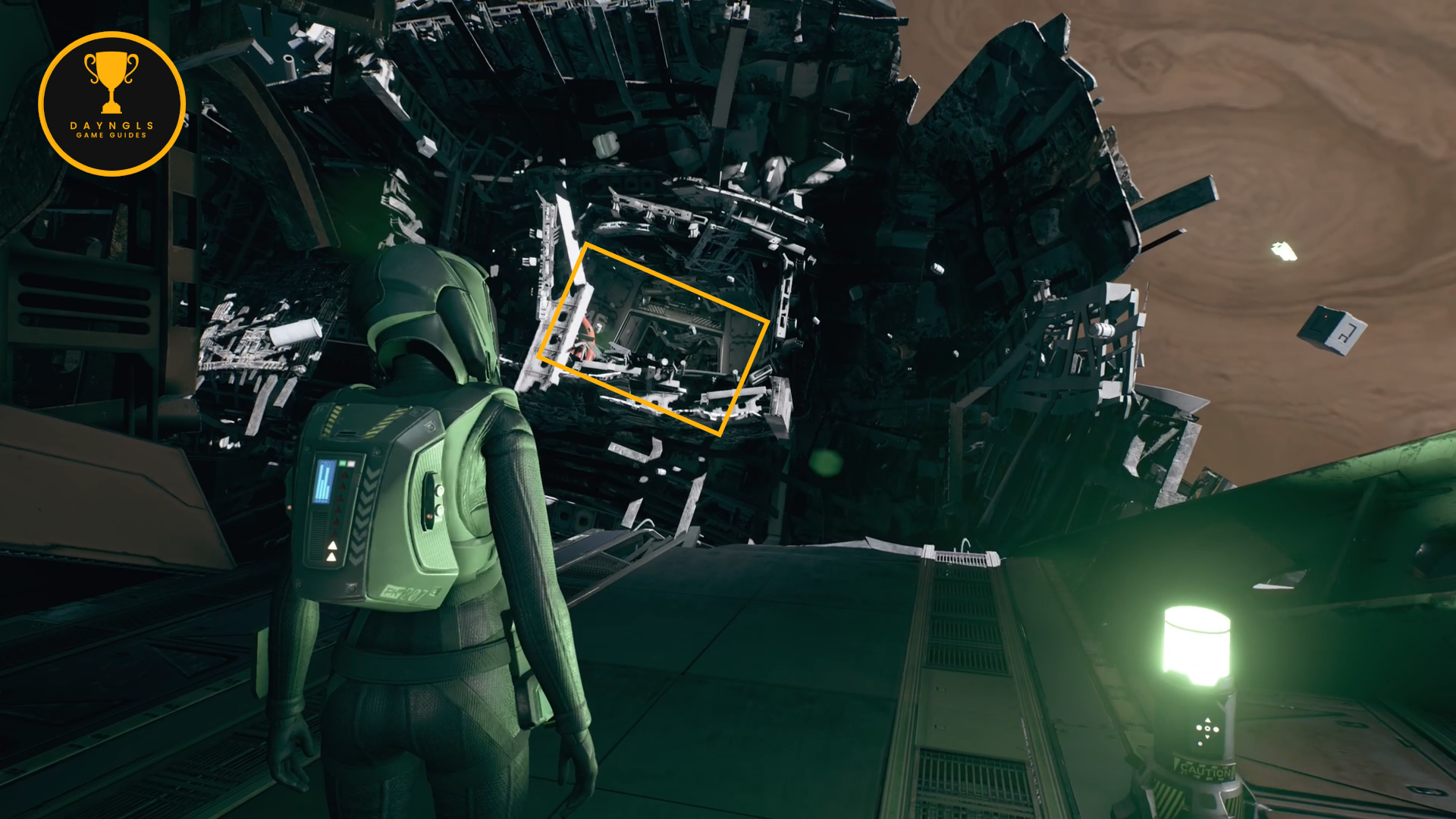
Task: Click the DAYNGLS Game Guides trophy logo
Action: [x=111, y=104]
